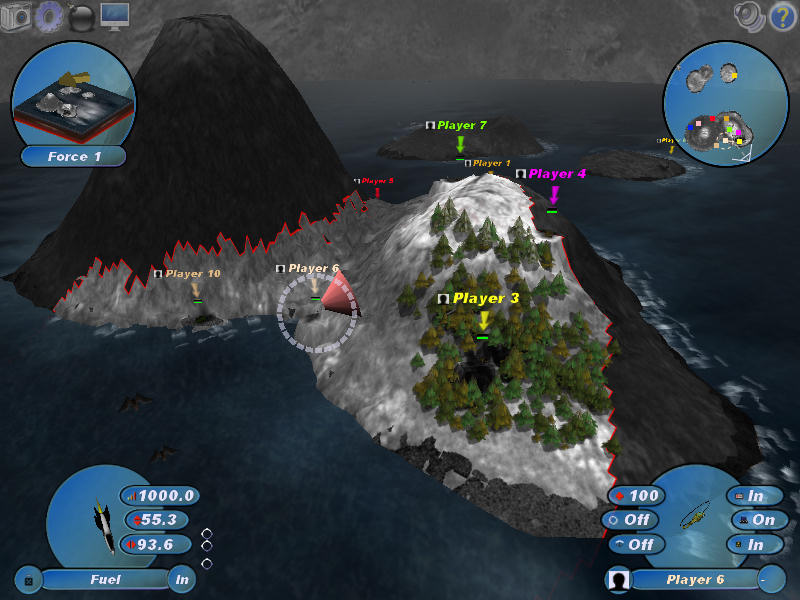Click the In button beside Fuel
The image size is (800, 600).
click(181, 579)
